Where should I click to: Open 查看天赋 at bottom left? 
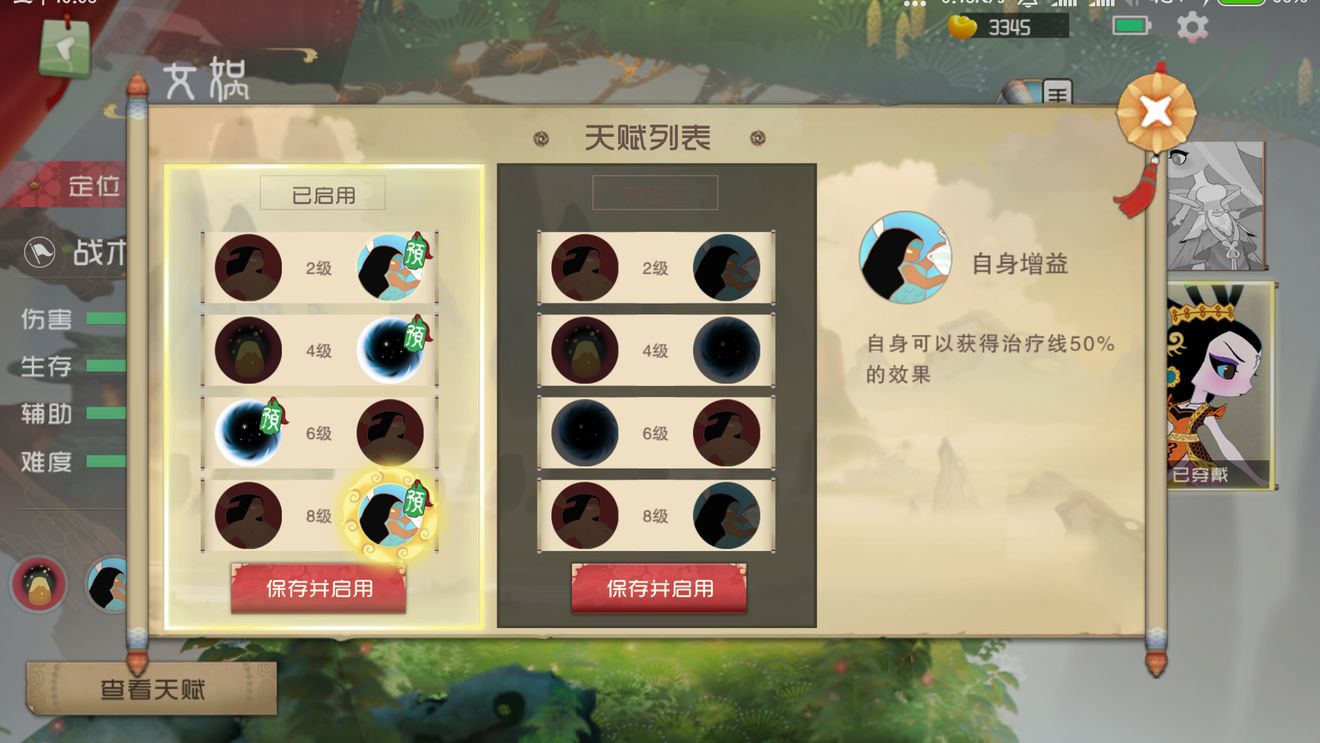tap(150, 687)
